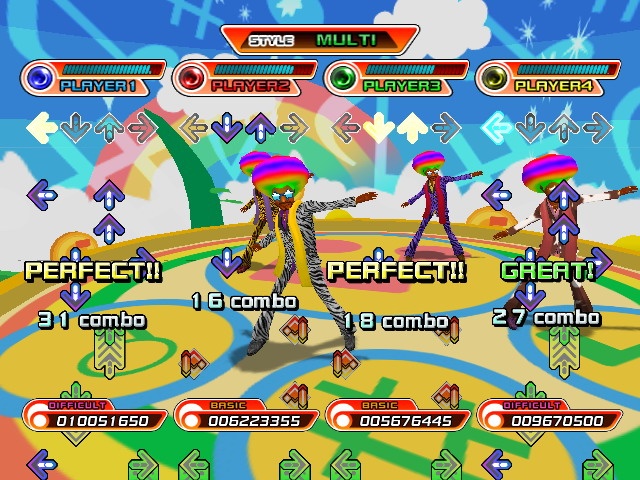
Task: Select the Player 4 yellow orb badge
Action: click(x=494, y=77)
